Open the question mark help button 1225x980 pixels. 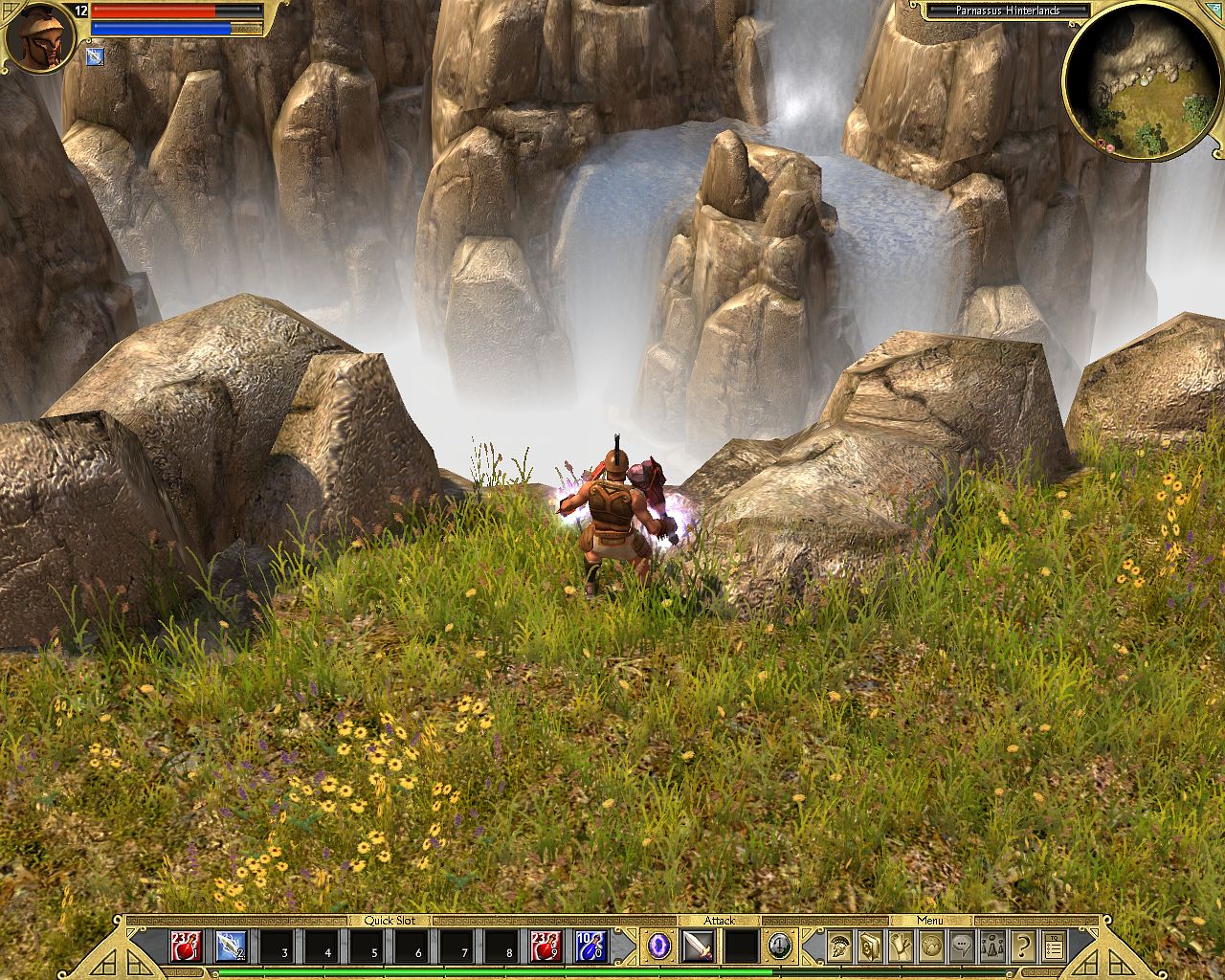click(x=1023, y=947)
